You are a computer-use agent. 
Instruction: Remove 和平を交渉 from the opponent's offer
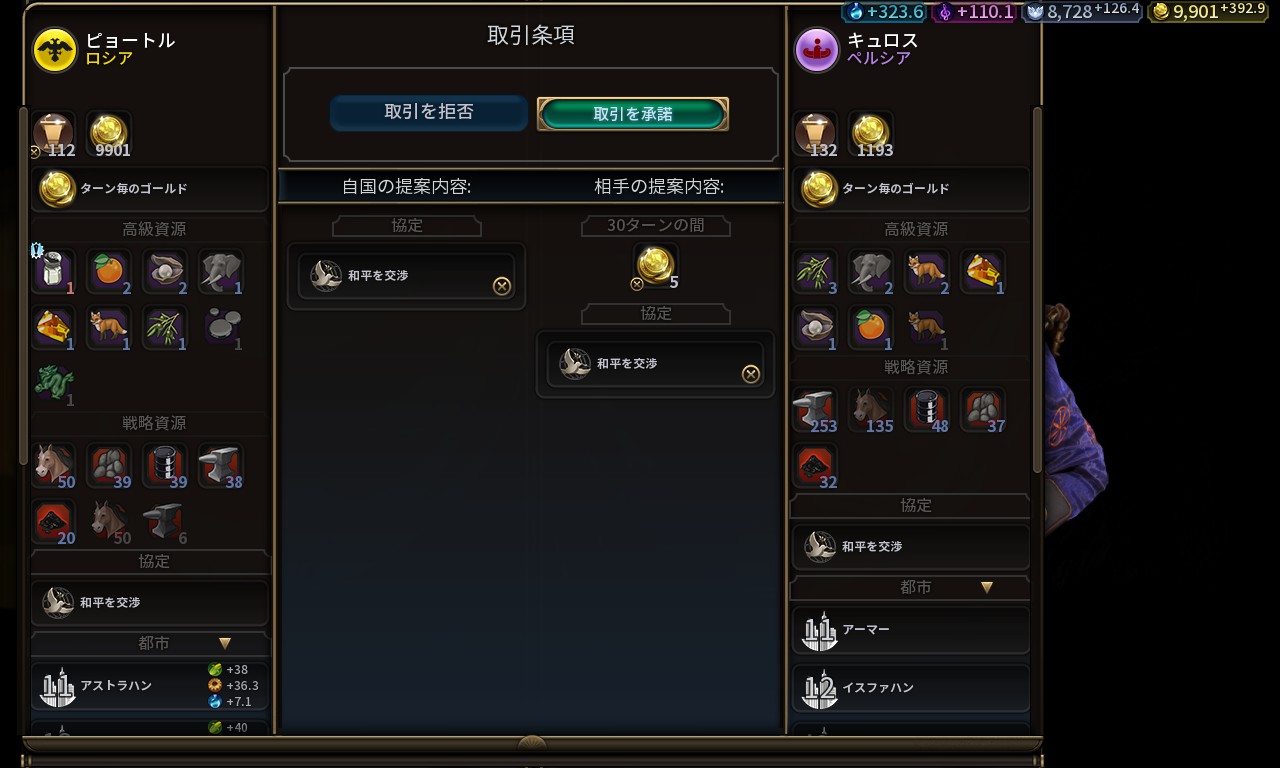click(x=750, y=374)
